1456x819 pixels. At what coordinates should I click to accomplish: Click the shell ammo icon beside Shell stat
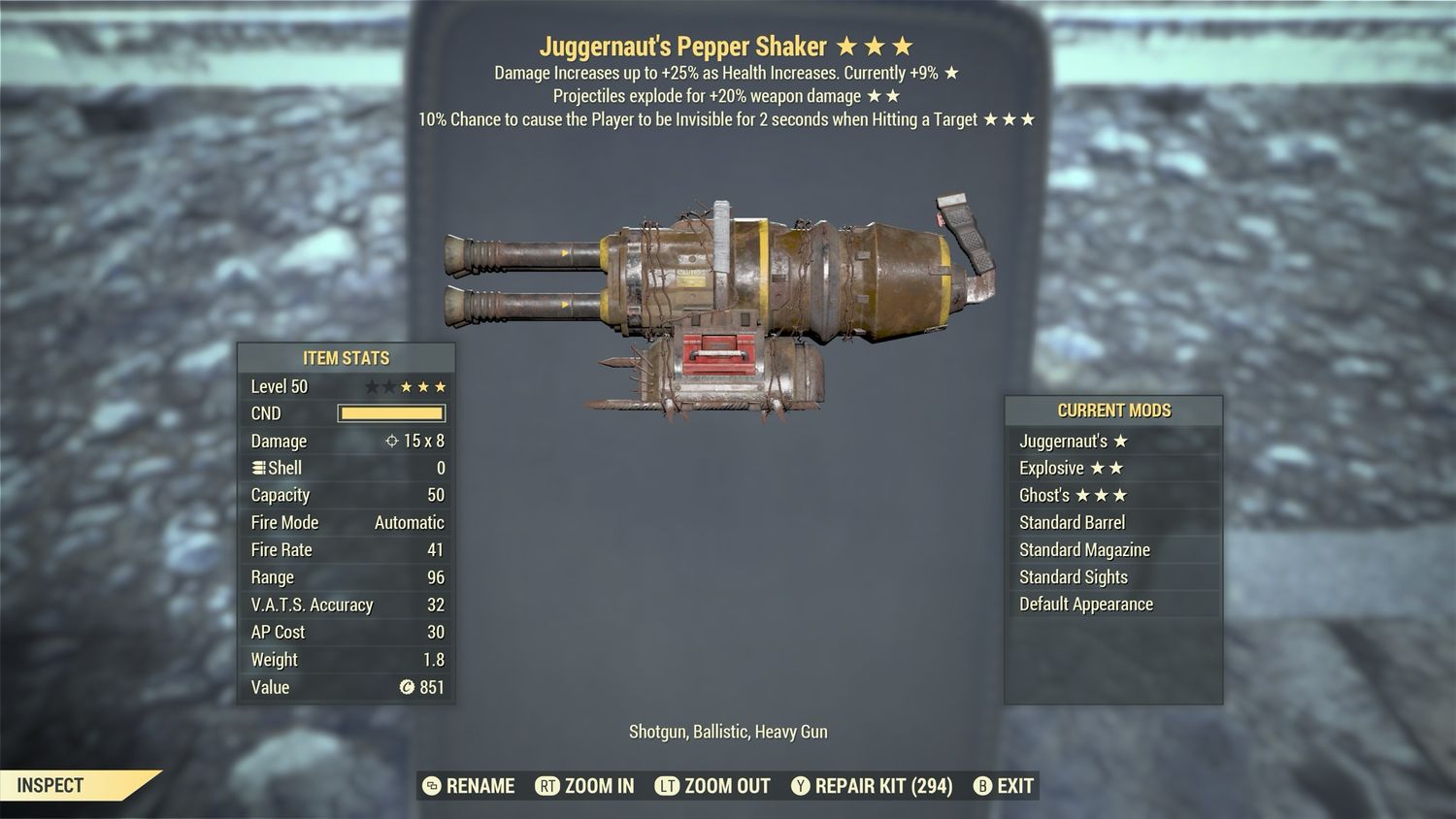tap(257, 468)
